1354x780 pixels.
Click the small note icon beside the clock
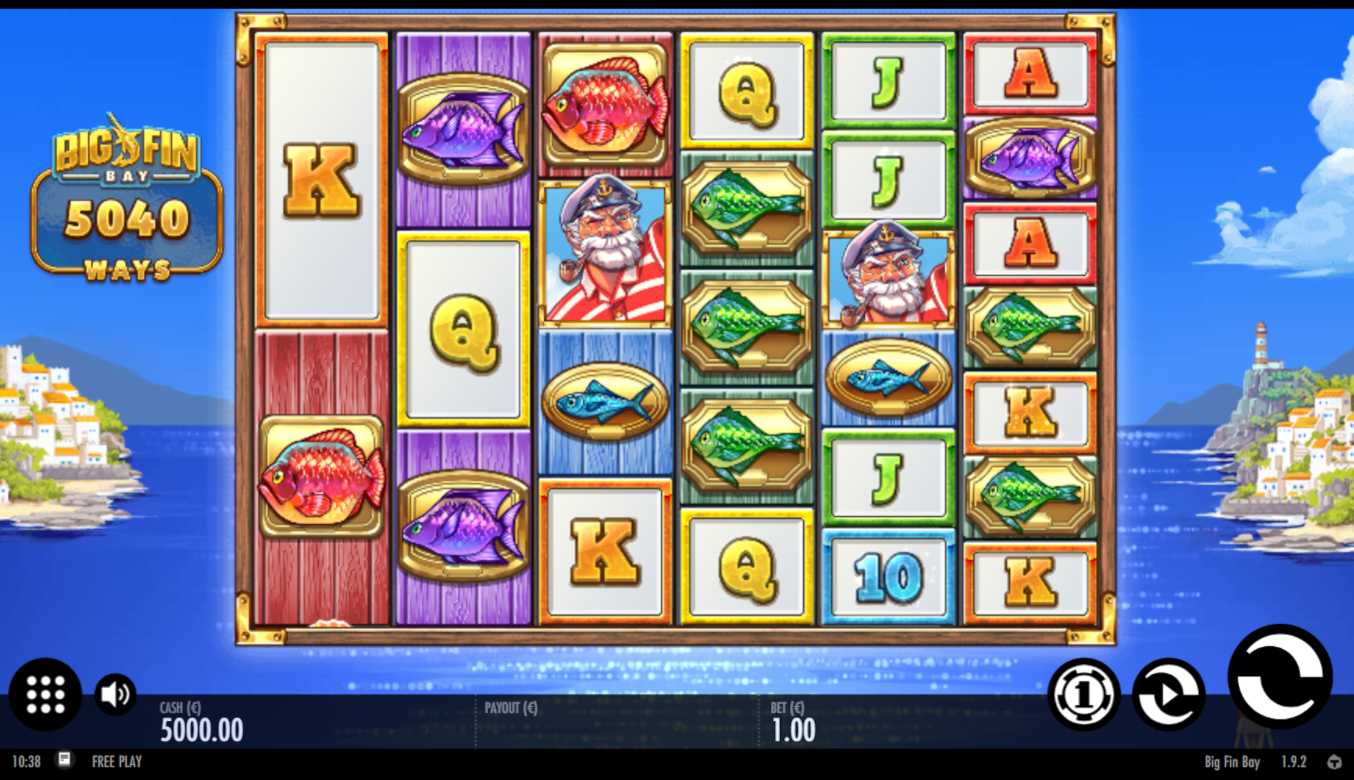pyautogui.click(x=65, y=760)
